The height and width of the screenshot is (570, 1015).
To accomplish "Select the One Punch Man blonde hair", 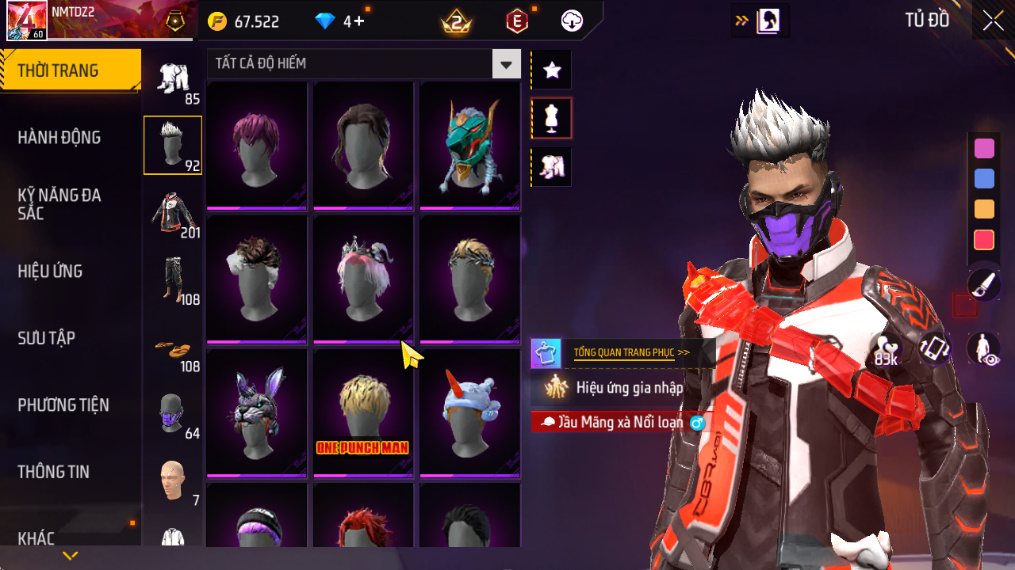I will 363,412.
